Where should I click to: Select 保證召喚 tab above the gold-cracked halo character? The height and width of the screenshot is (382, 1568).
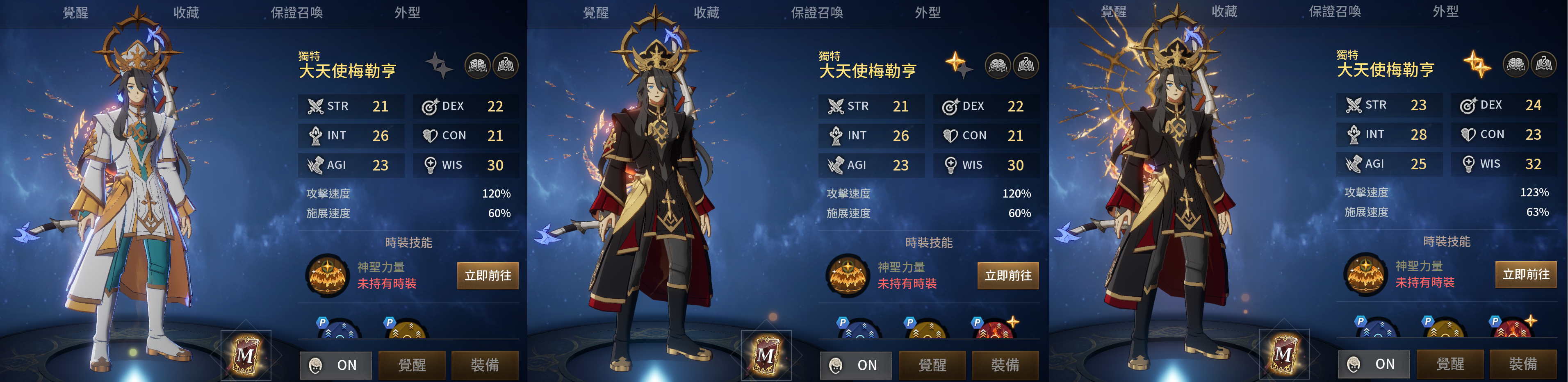(1335, 11)
